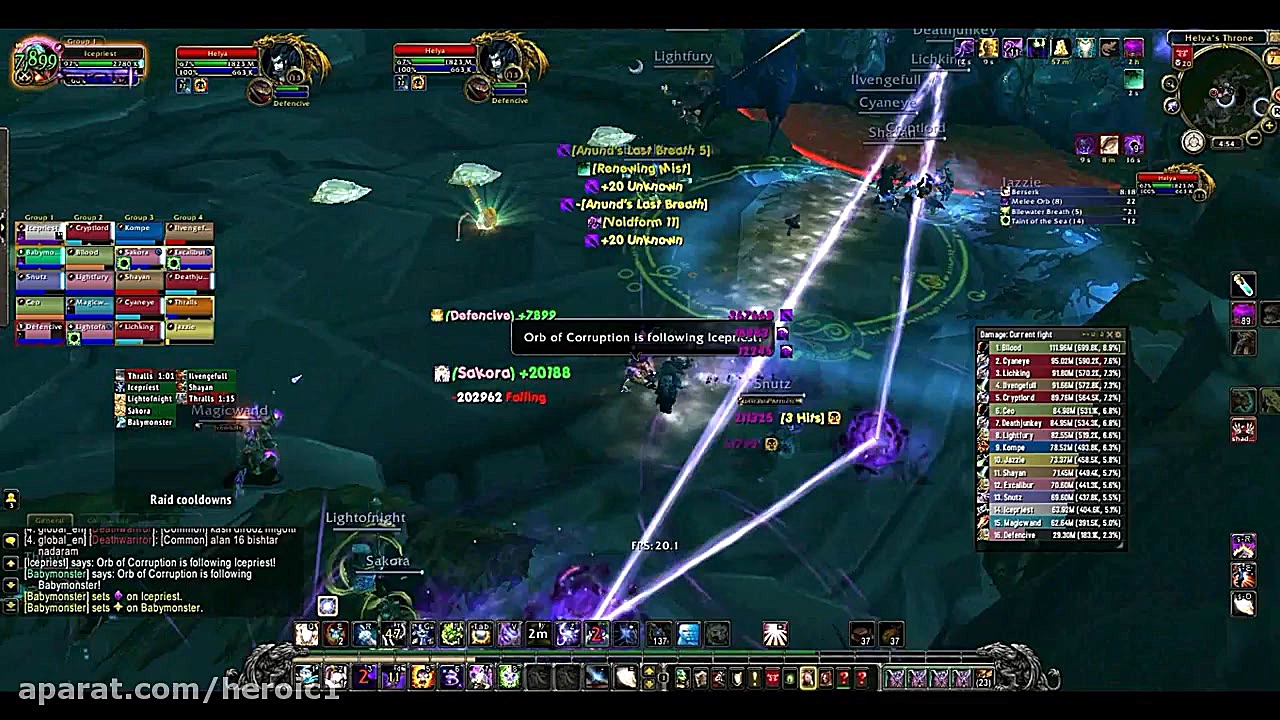
Task: Click the Berserk buff icon near Jazzie's frame
Action: (1005, 191)
